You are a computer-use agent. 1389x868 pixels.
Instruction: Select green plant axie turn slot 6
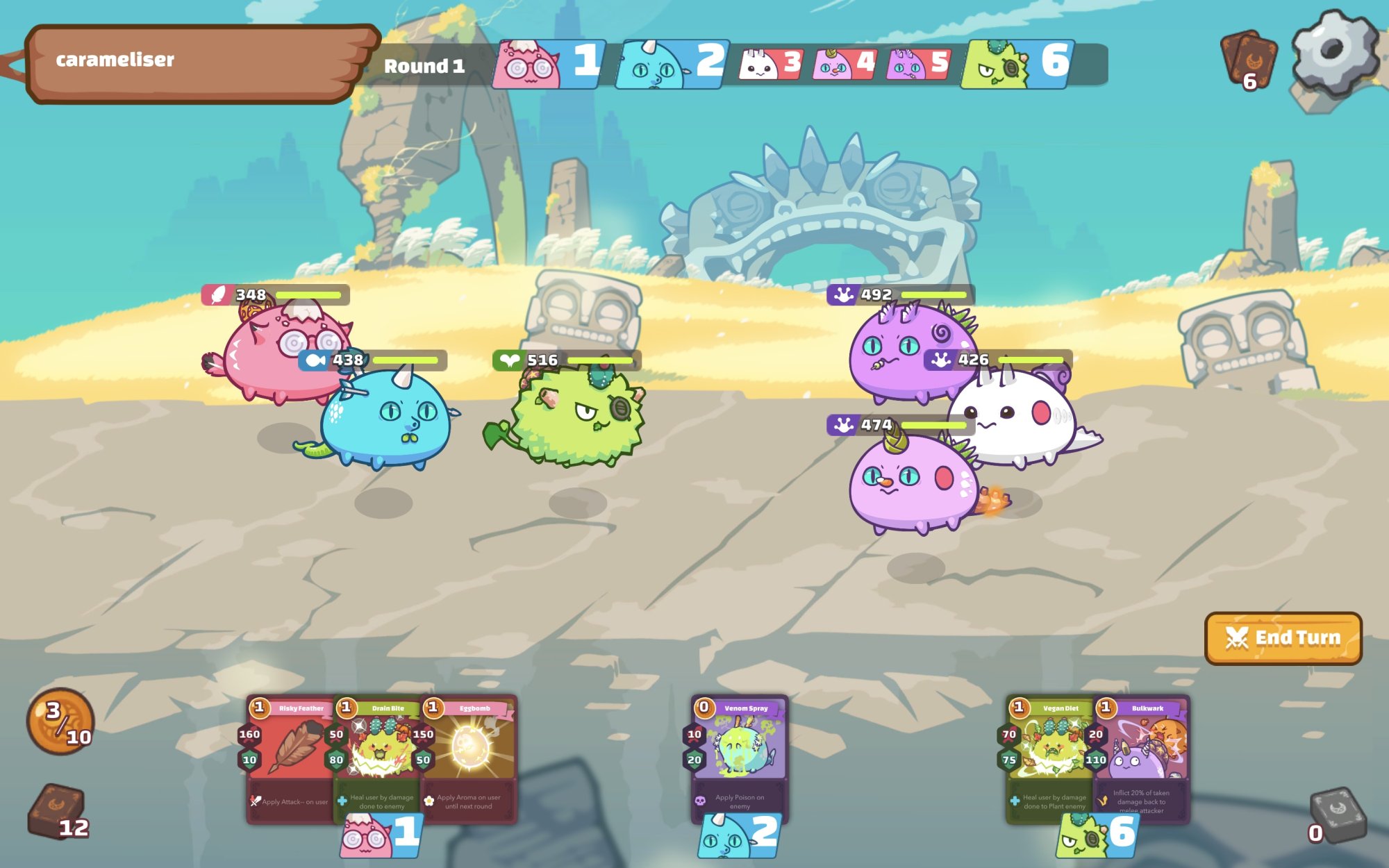(1016, 65)
